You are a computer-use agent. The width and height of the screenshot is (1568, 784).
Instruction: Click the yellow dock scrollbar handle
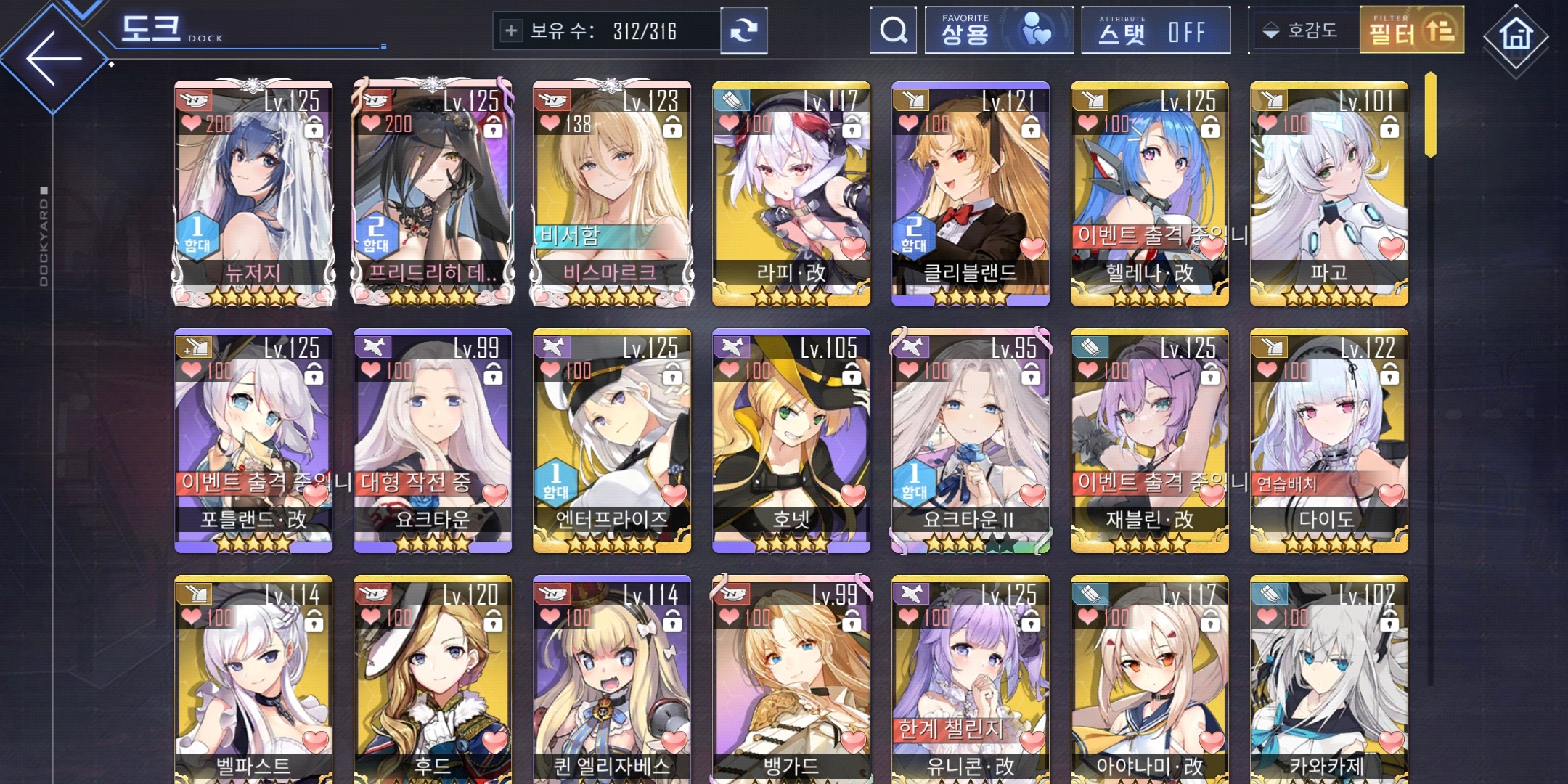pos(1430,115)
